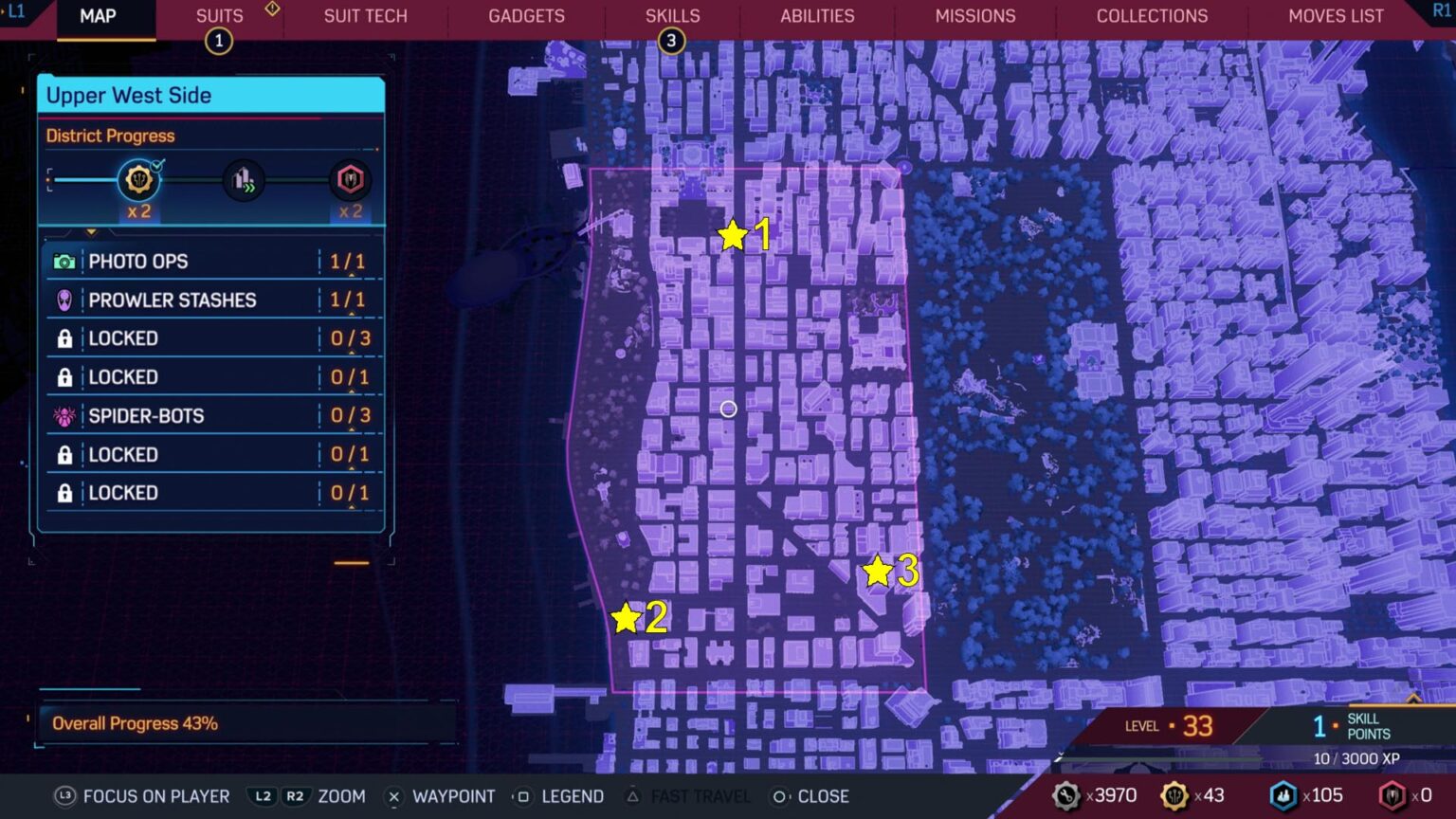Select the MOVES LIST tab
The width and height of the screenshot is (1456, 819).
coord(1337,15)
